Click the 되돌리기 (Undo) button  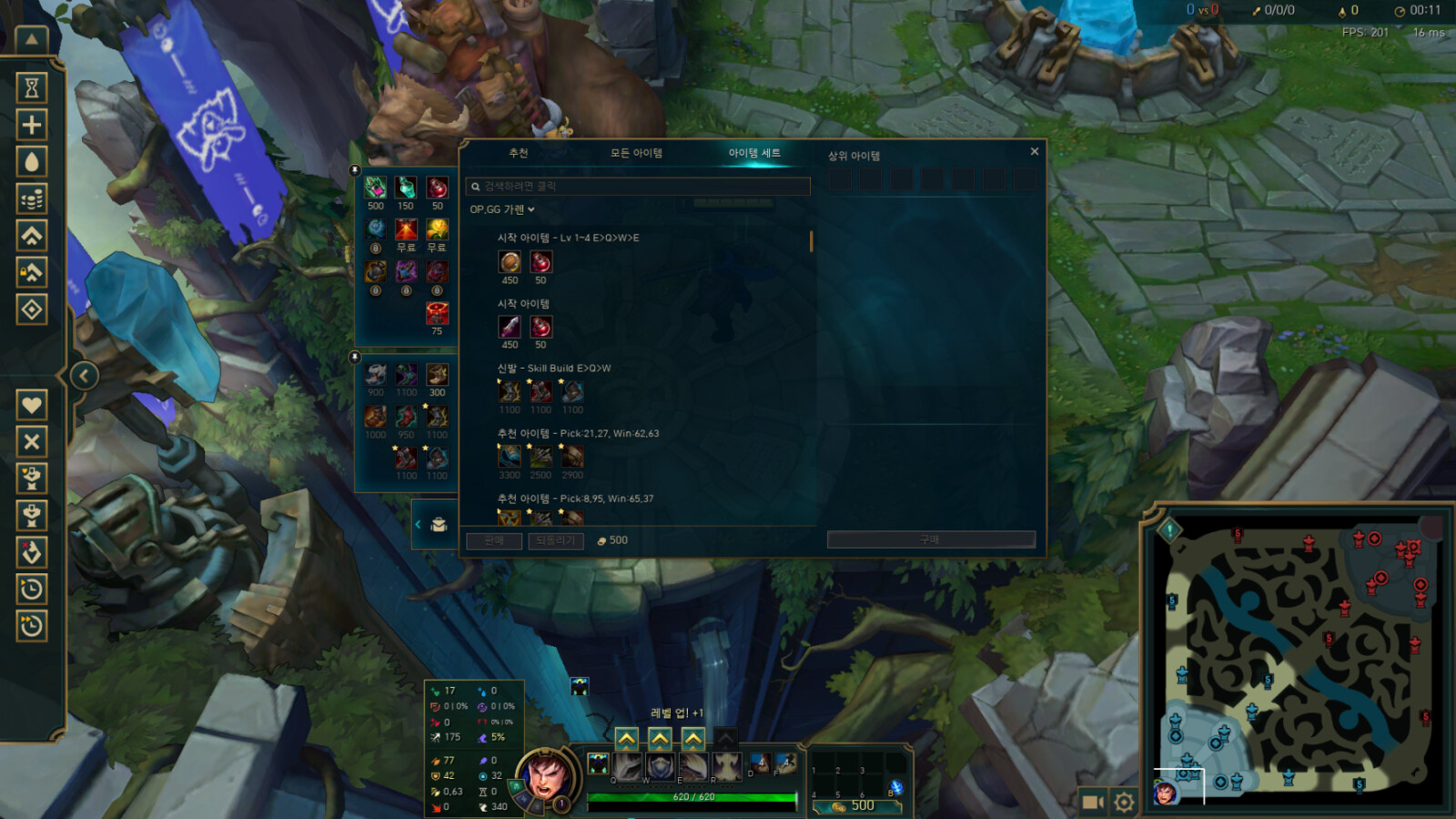(555, 541)
